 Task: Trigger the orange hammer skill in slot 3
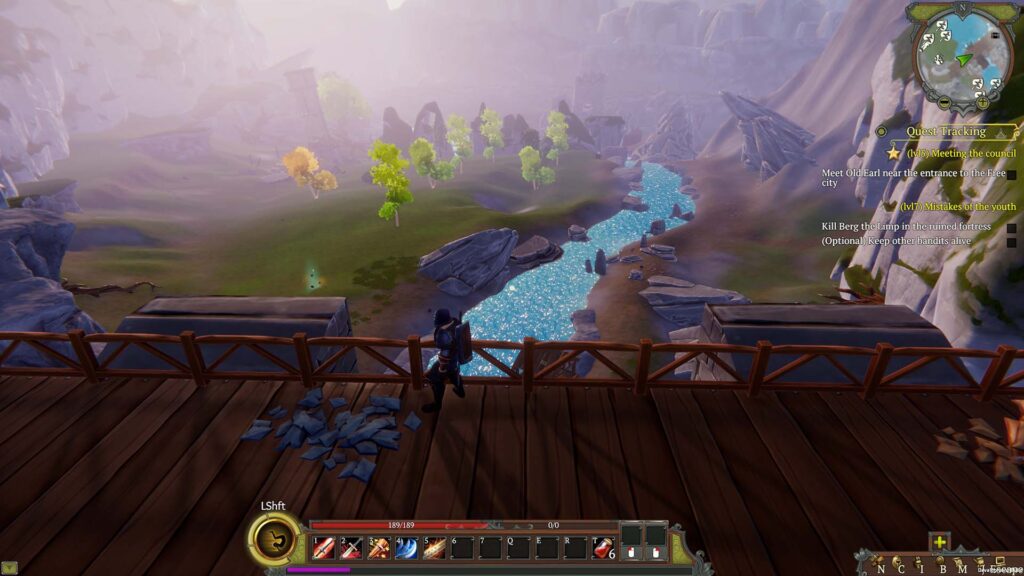tap(379, 547)
